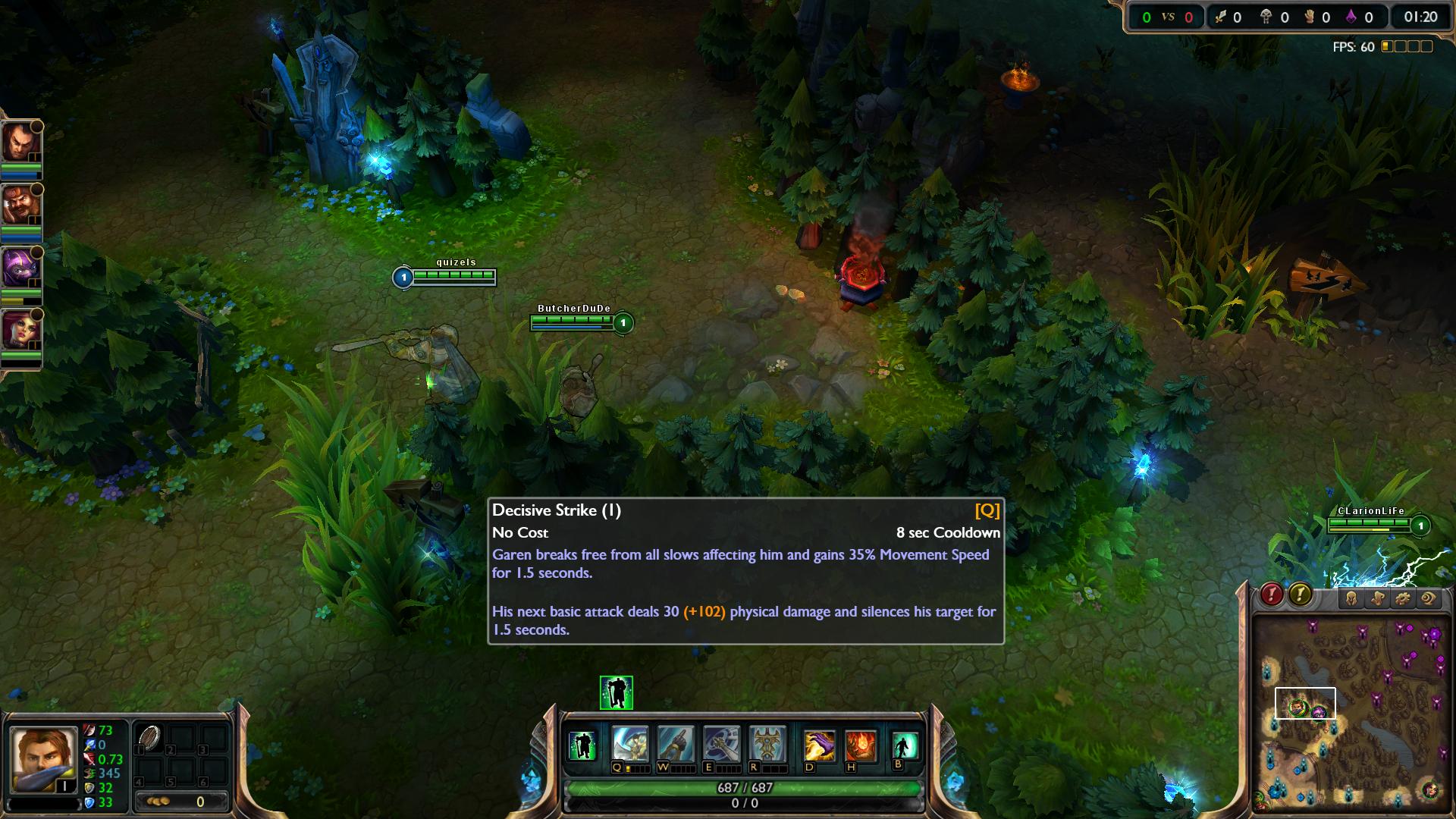Select the purple-masked ally portrait in team list
1456x819 pixels.
[x=19, y=268]
